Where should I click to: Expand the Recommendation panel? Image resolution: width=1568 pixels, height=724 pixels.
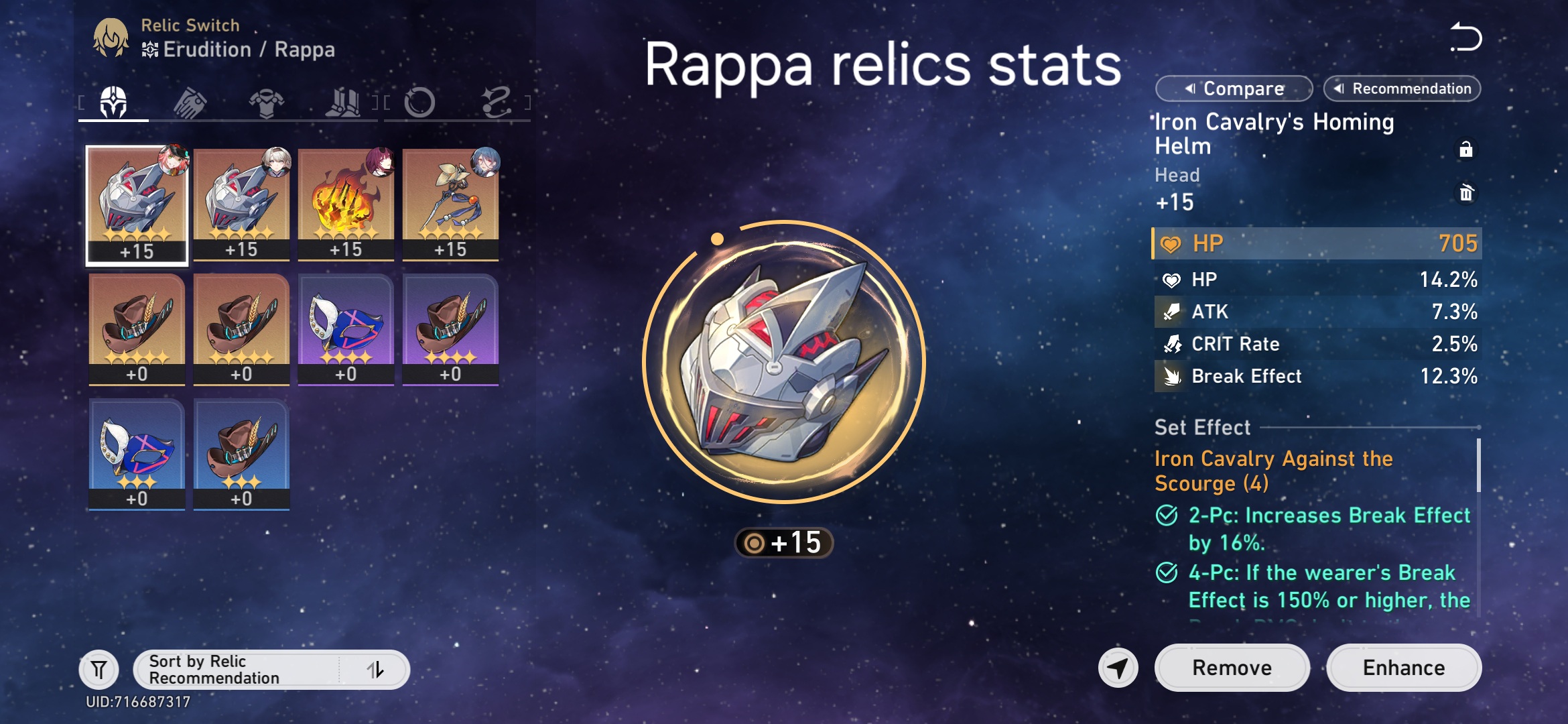point(1402,88)
